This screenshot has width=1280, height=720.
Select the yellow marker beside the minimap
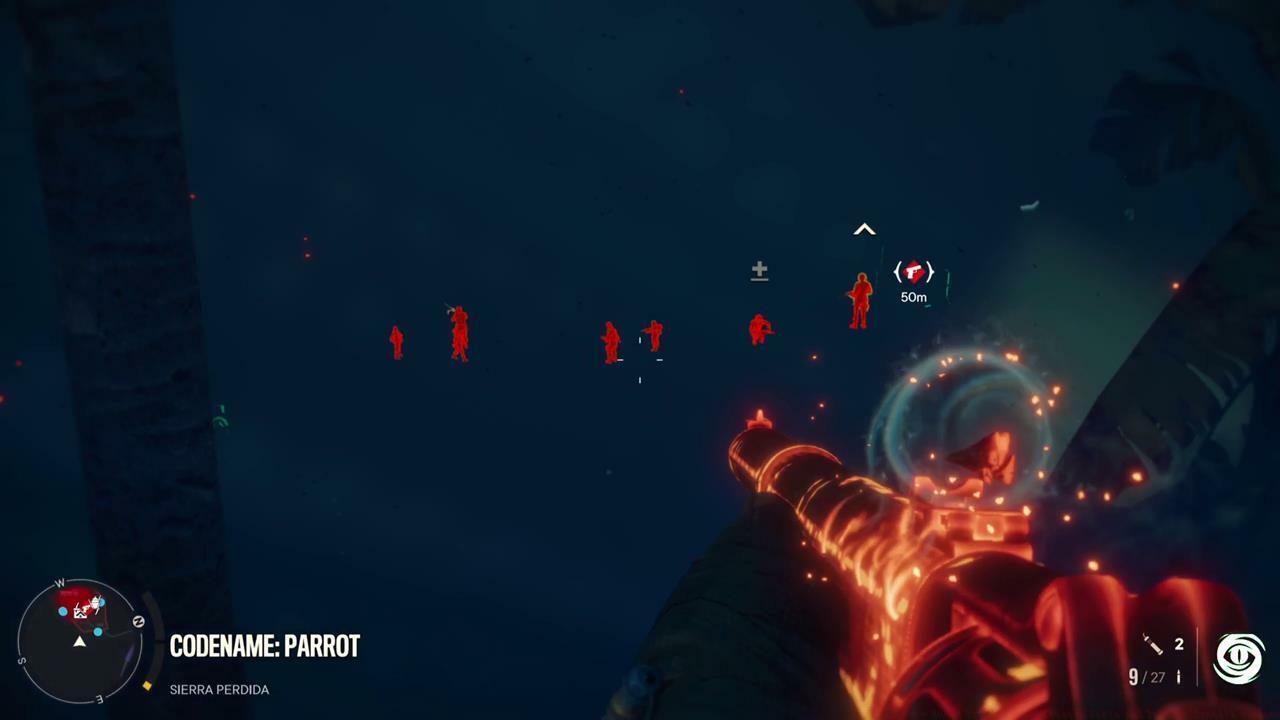click(147, 685)
